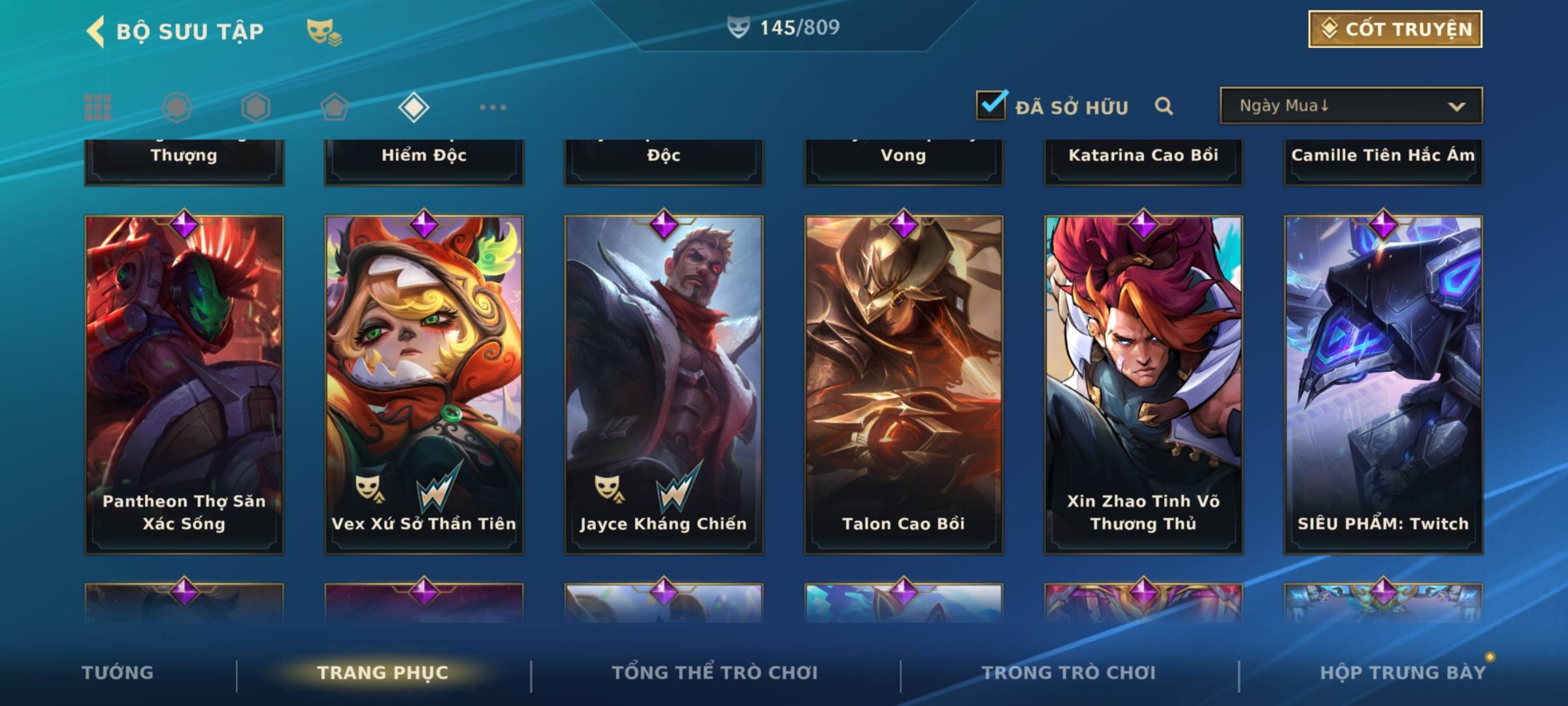Open Jayce Kháng Chiến skin card

[664, 384]
